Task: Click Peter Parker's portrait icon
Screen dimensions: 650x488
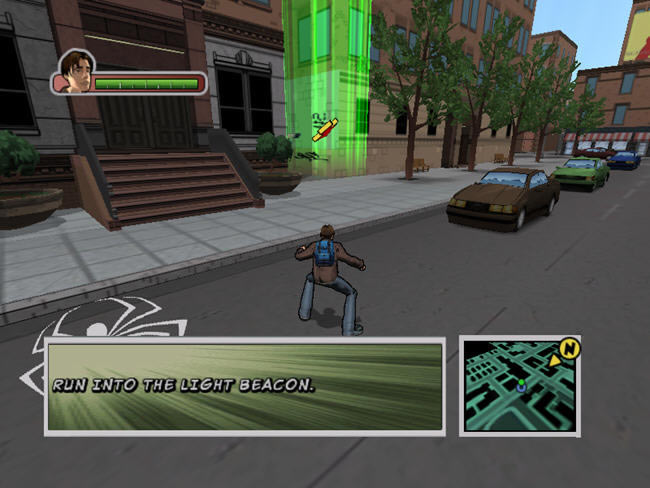Action: click(77, 72)
